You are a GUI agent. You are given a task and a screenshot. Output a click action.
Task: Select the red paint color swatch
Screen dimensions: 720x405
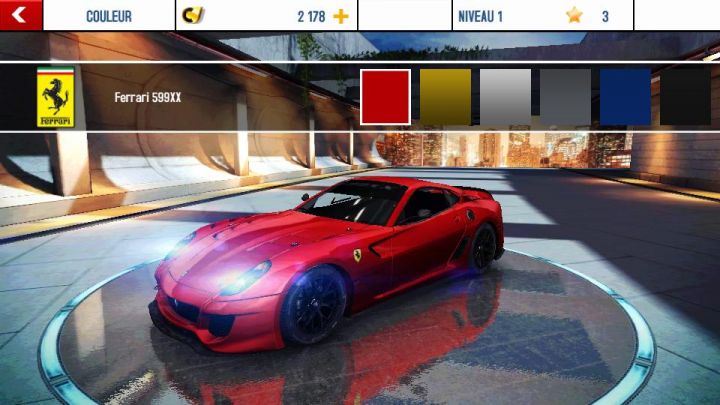385,97
